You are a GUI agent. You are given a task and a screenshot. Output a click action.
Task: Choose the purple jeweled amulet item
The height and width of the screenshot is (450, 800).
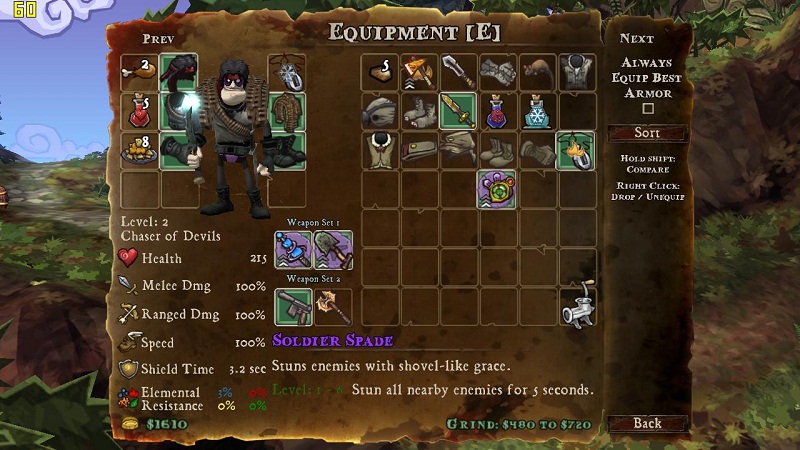496,189
